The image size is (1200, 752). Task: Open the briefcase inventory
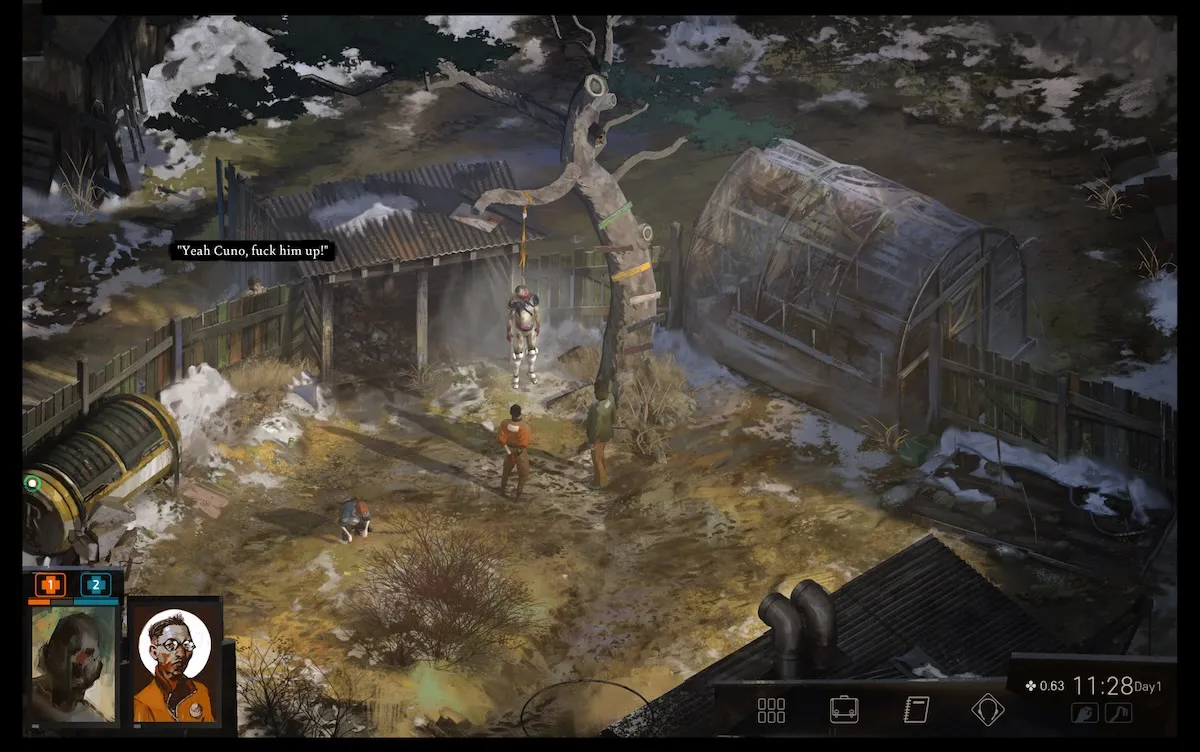tap(844, 710)
